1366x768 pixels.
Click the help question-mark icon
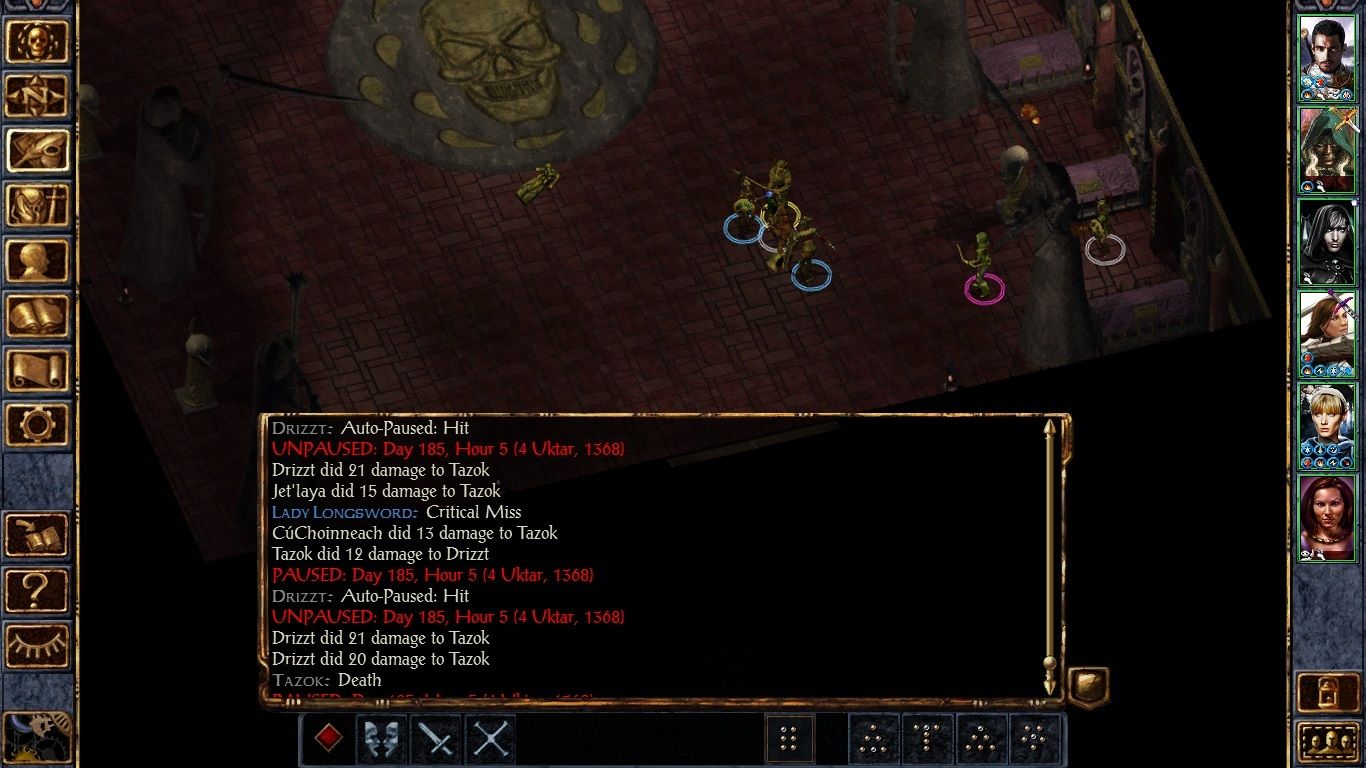38,591
